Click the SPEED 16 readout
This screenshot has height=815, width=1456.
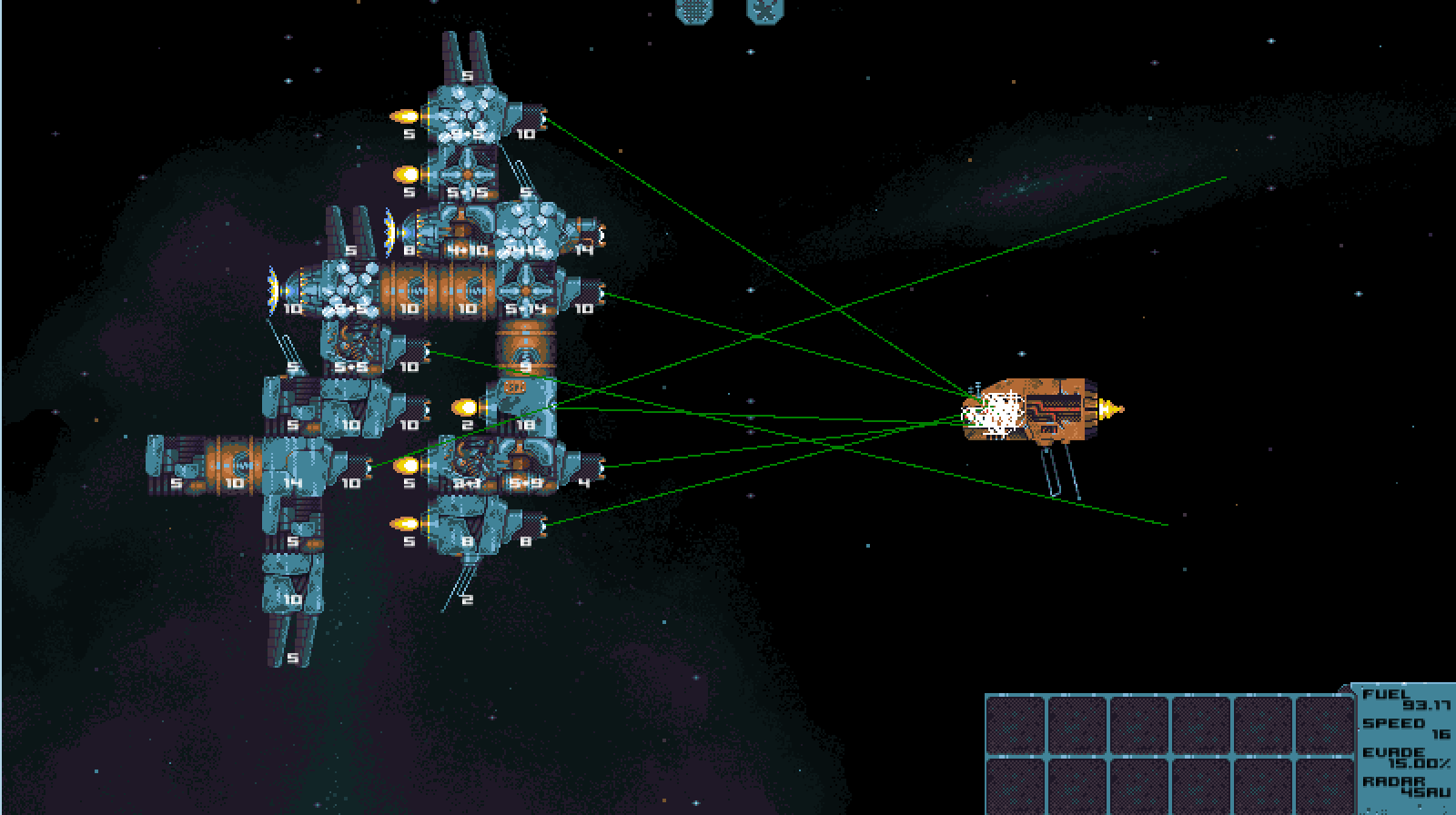pyautogui.click(x=1401, y=728)
